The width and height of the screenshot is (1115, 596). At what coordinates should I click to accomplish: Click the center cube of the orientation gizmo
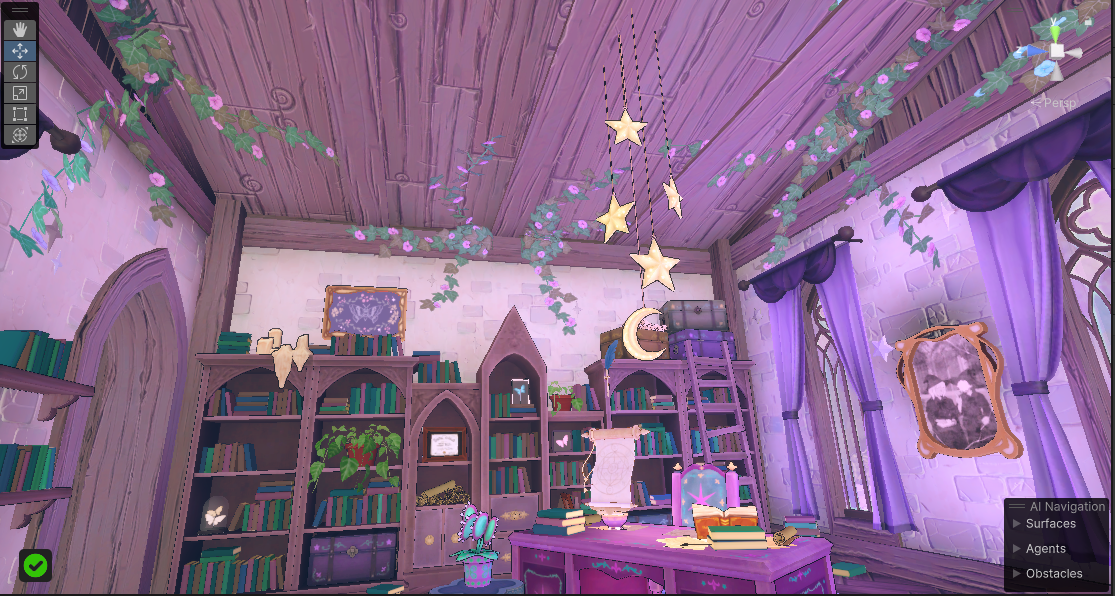[1057, 51]
